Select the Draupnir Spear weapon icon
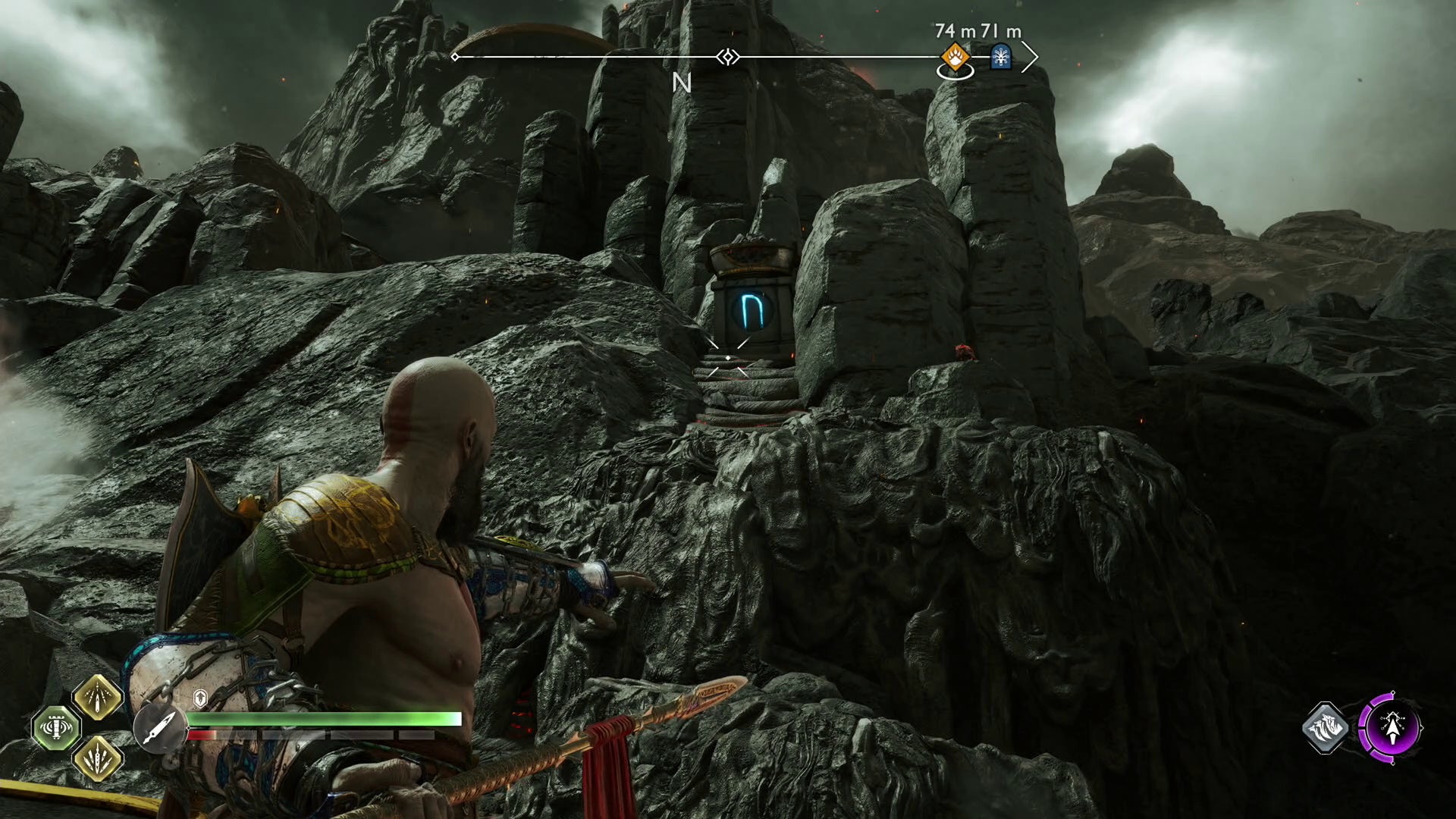Viewport: 1456px width, 819px height. click(160, 728)
